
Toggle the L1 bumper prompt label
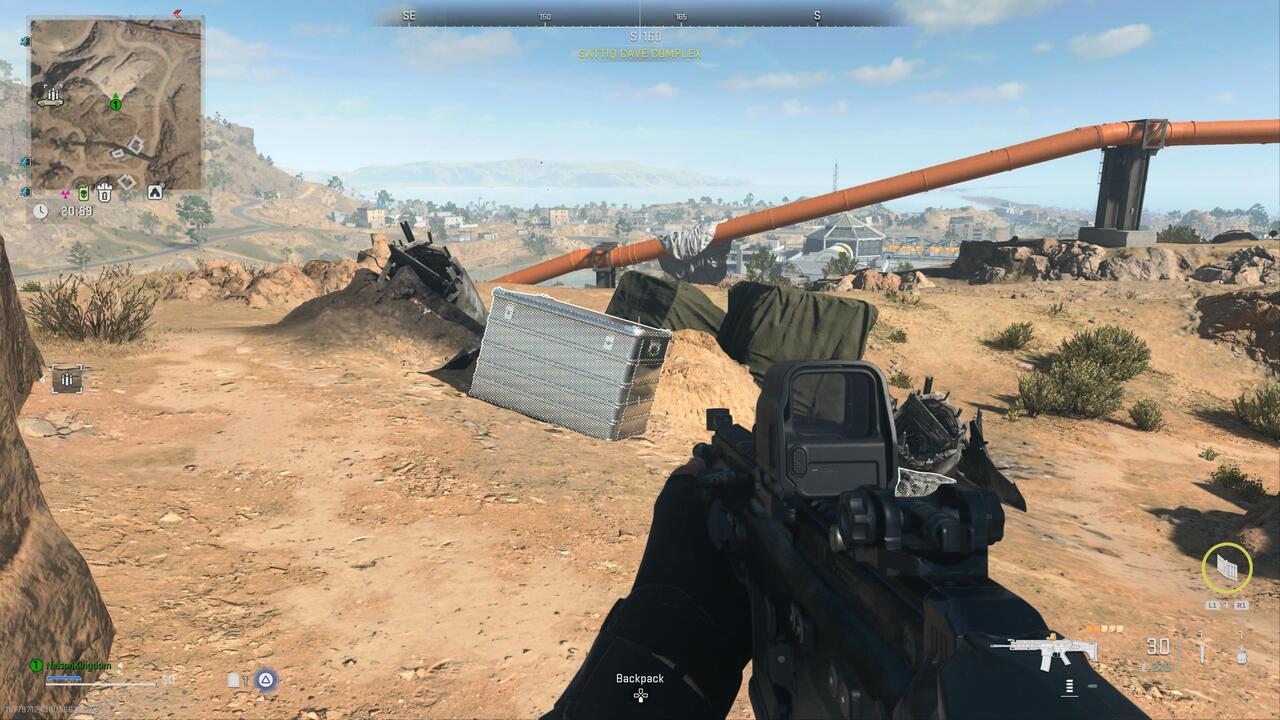pos(1213,606)
